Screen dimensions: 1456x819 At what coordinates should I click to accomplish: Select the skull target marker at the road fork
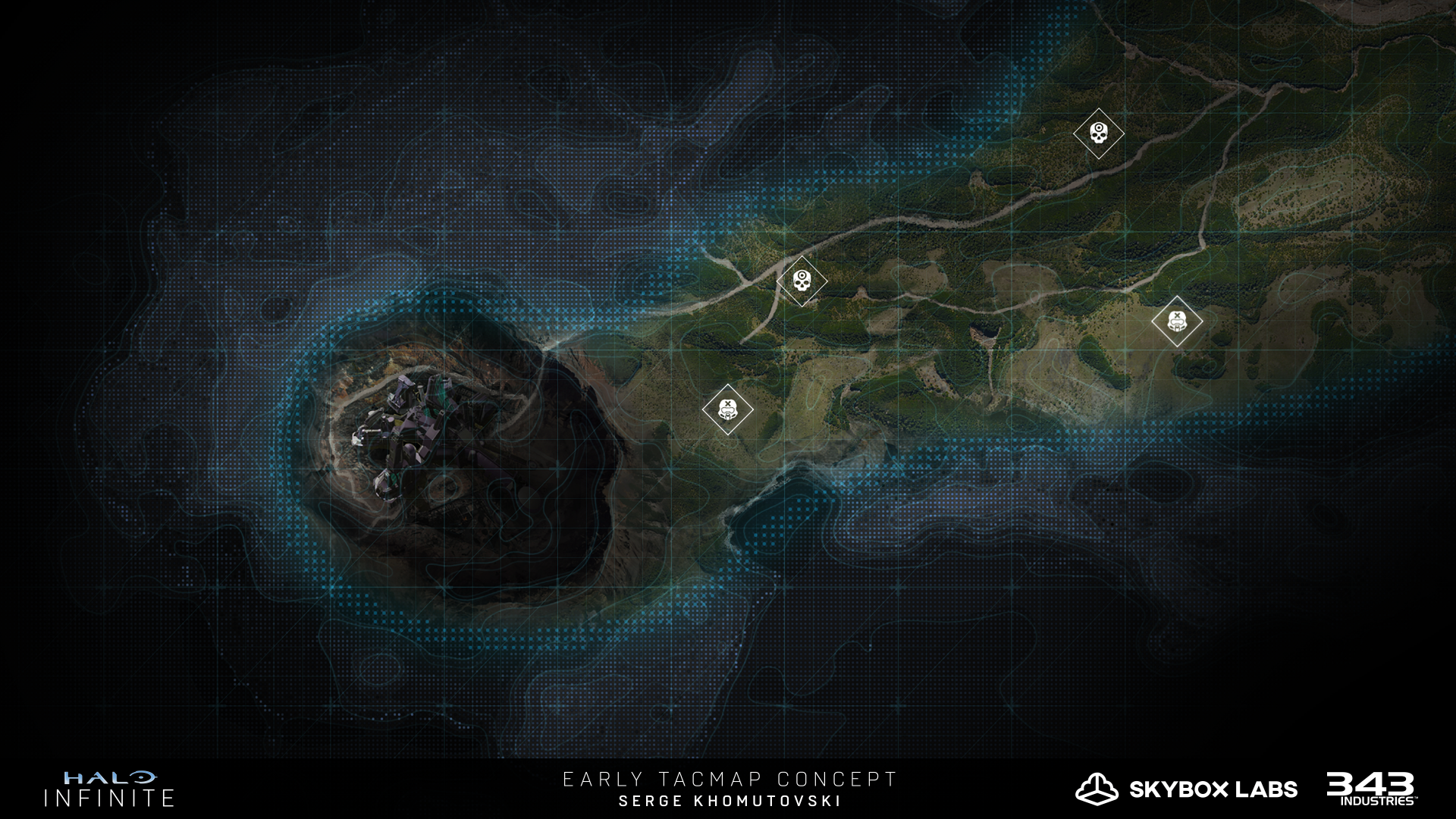(x=802, y=281)
